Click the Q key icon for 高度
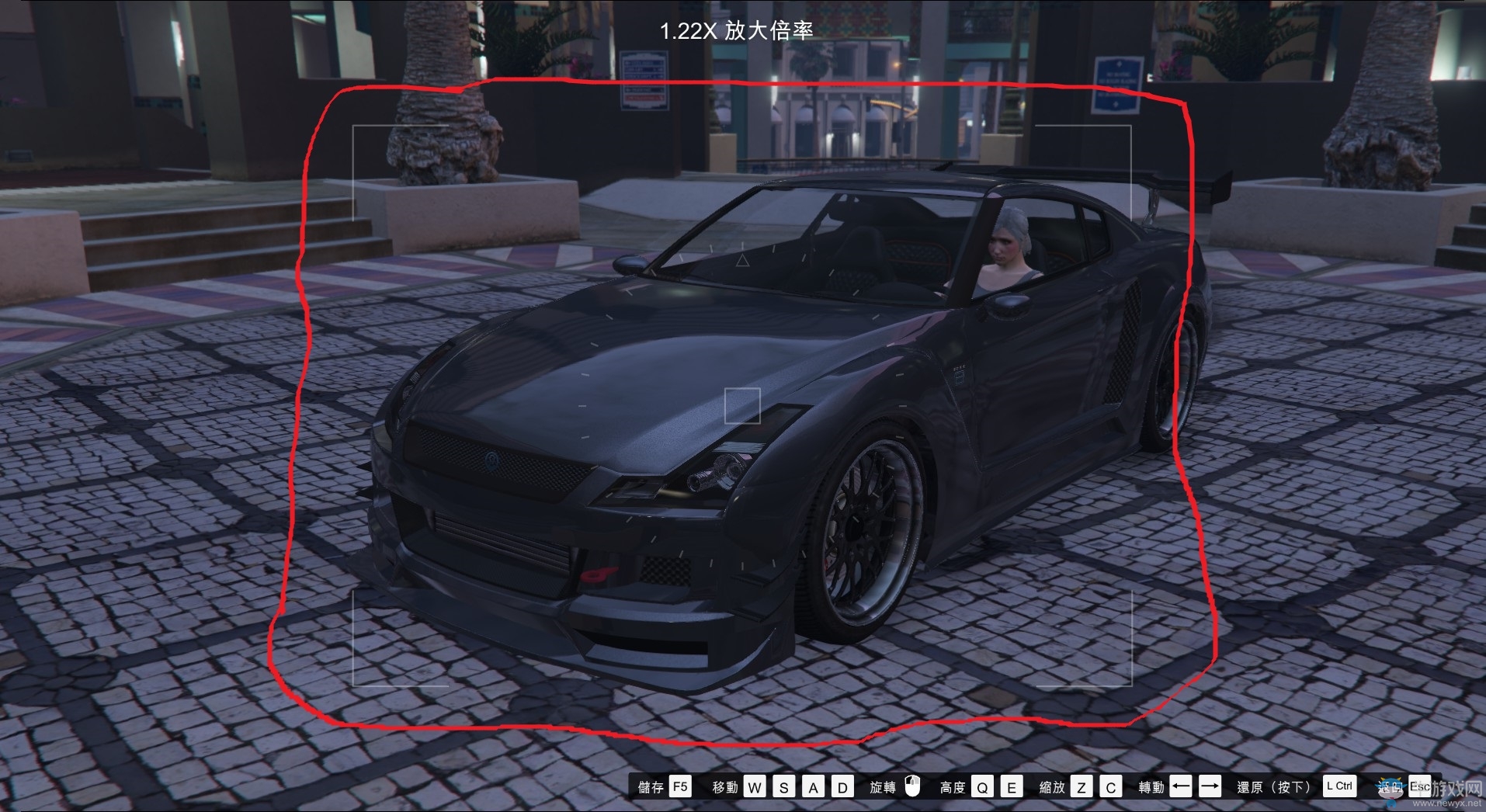The width and height of the screenshot is (1486, 812). pos(981,786)
